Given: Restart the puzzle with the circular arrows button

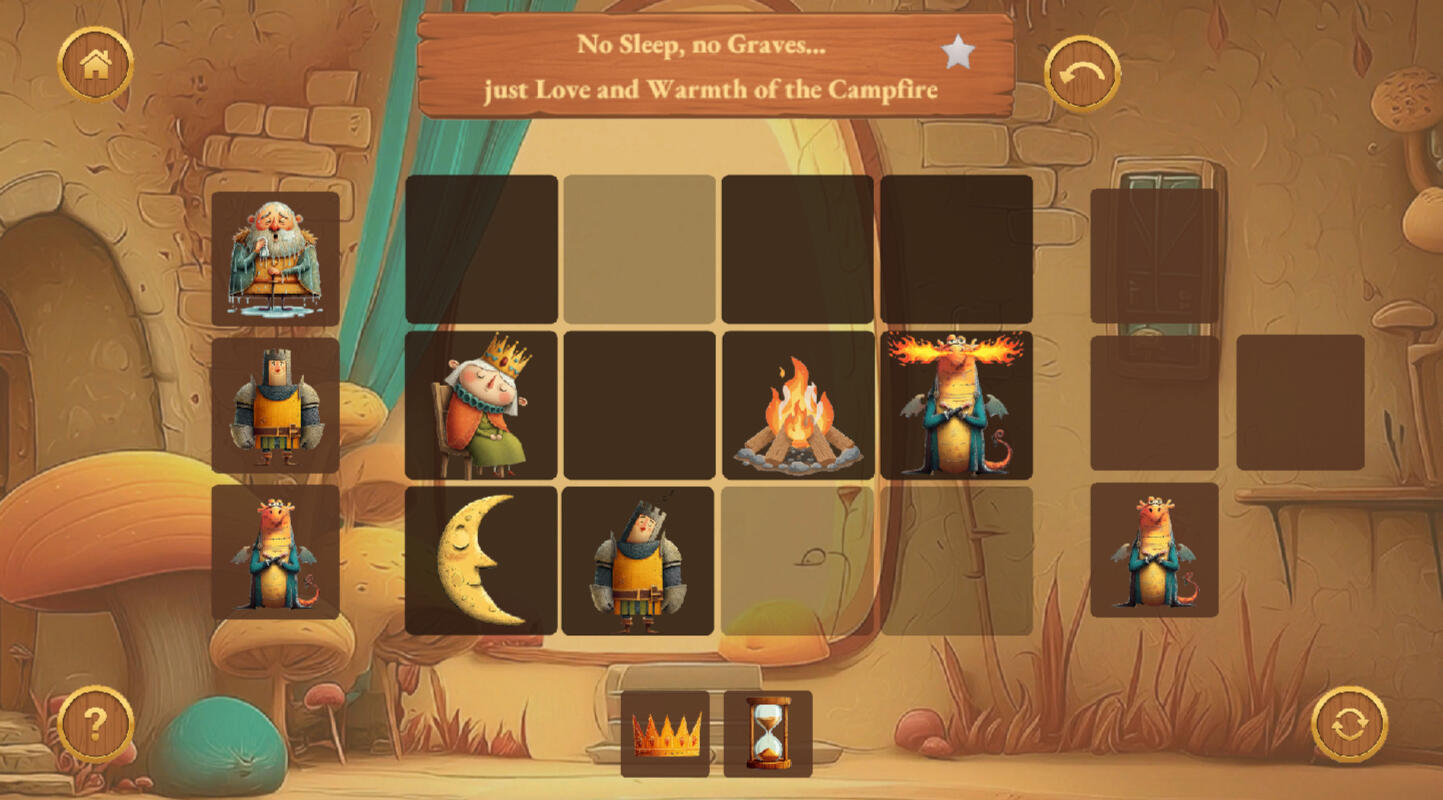Looking at the screenshot, I should (1349, 723).
